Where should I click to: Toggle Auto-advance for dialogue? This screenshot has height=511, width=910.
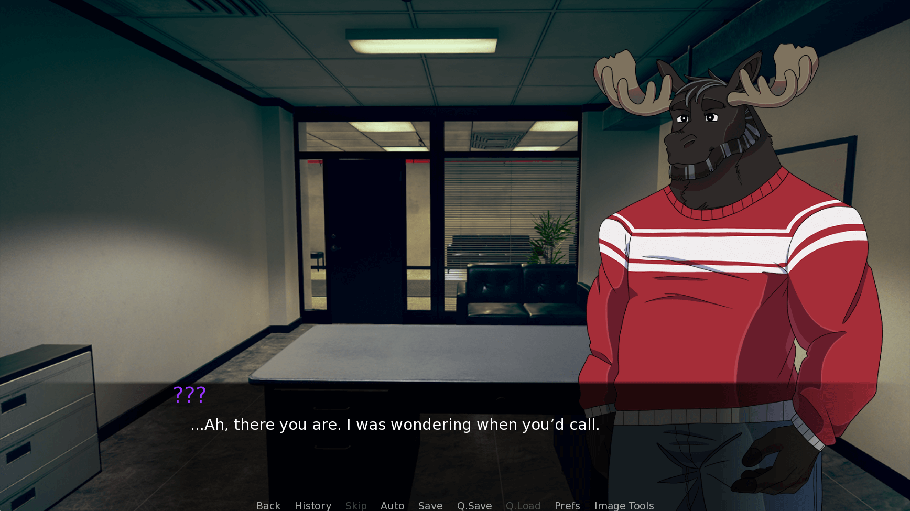pyautogui.click(x=392, y=505)
